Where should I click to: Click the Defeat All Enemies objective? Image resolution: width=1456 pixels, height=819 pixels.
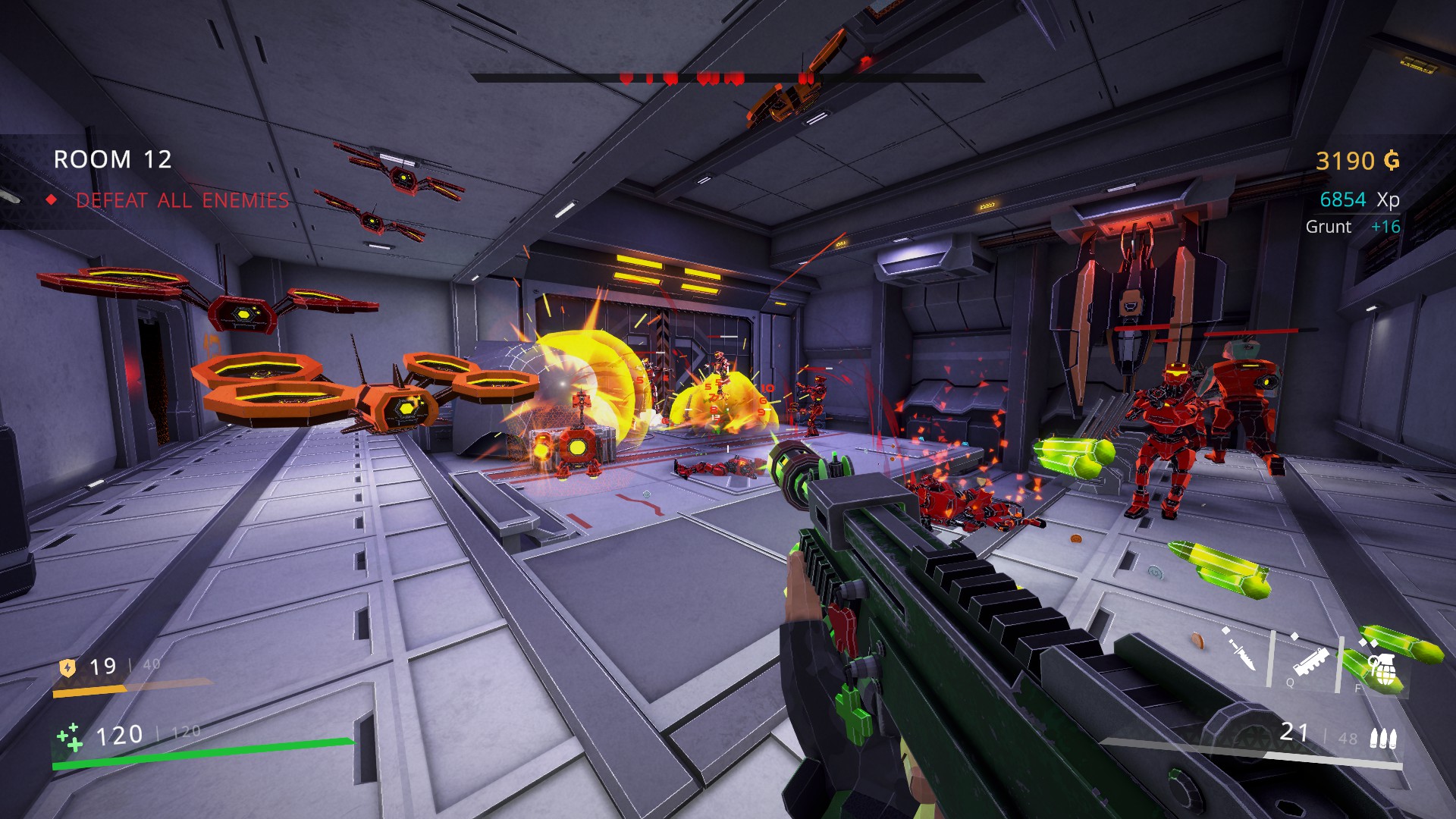182,200
